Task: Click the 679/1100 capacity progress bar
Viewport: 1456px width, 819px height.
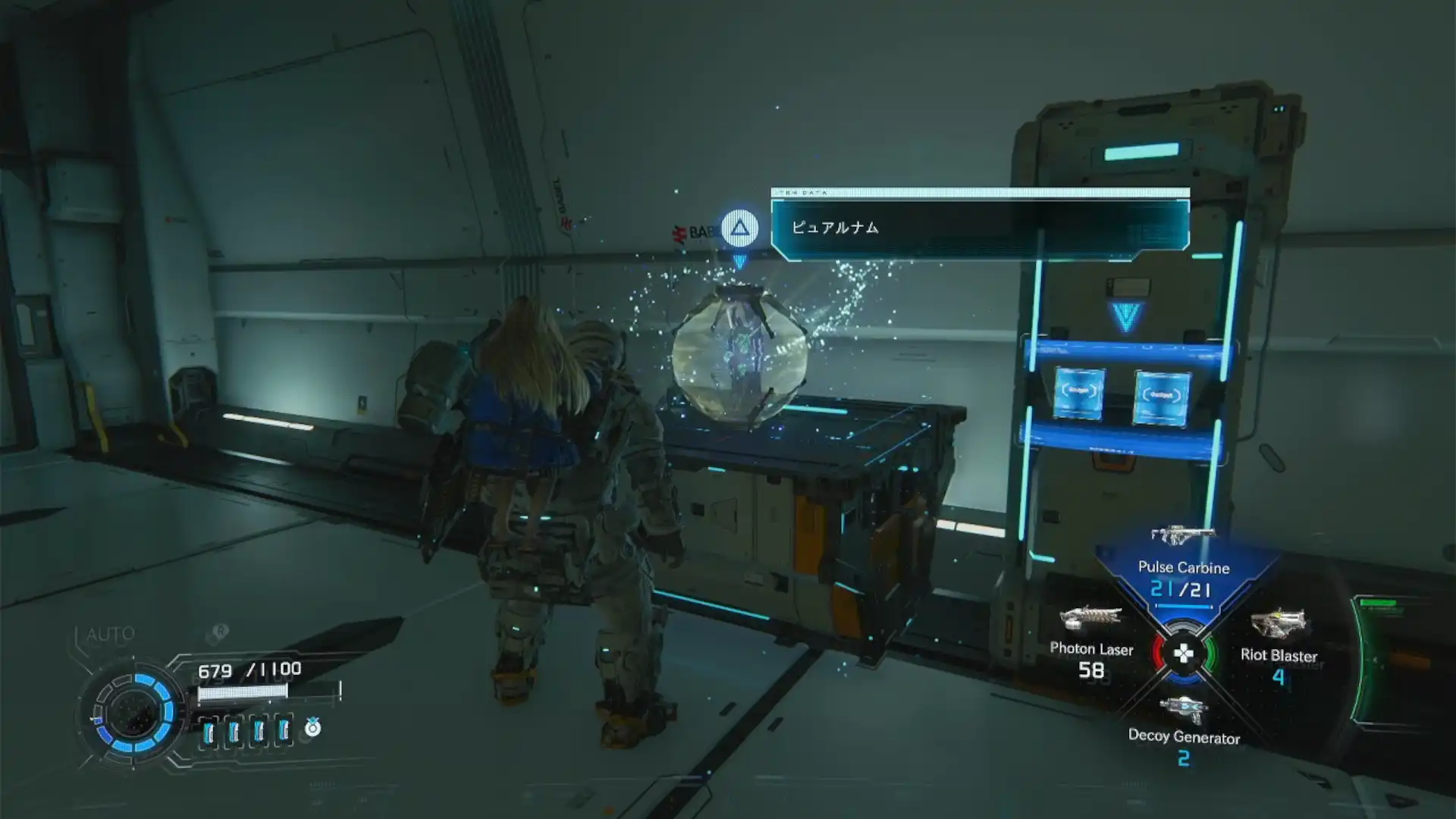Action: (243, 691)
